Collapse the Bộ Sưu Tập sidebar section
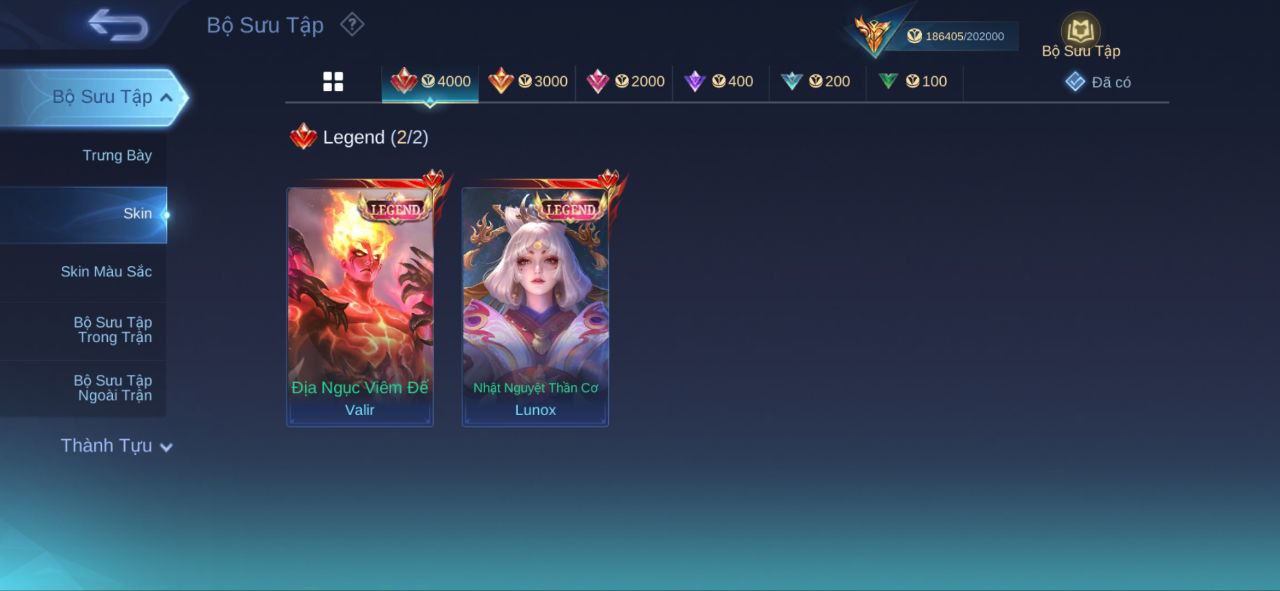 166,97
